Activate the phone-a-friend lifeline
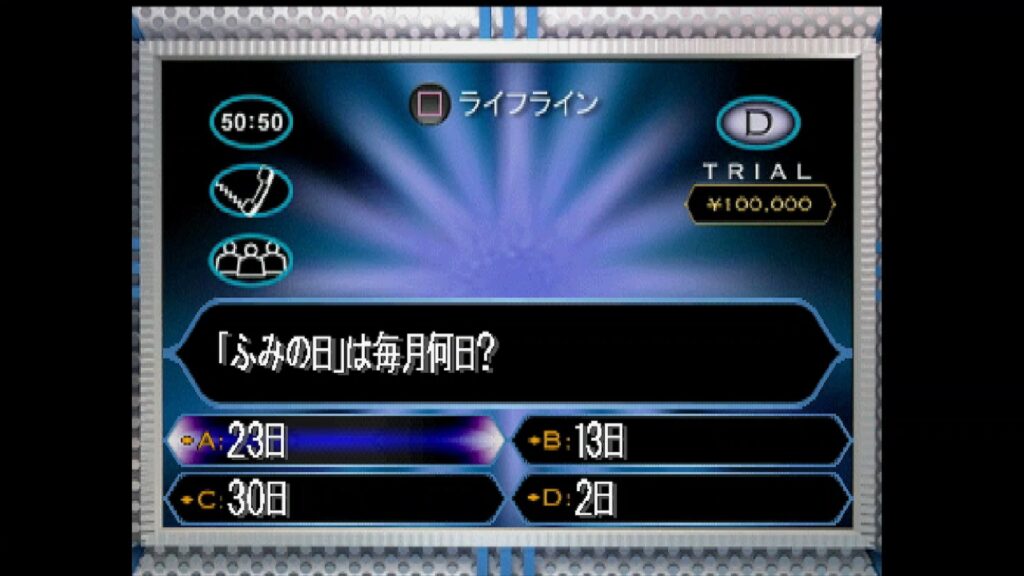The width and height of the screenshot is (1024, 576). [251, 190]
